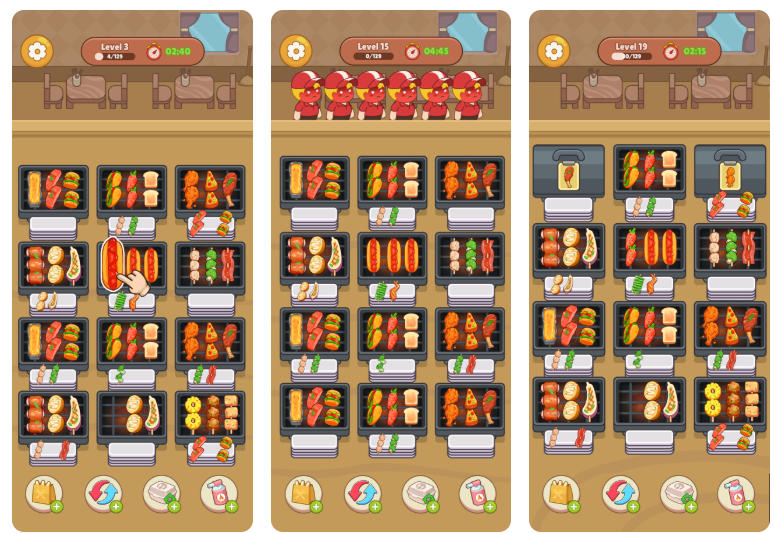Use the paper bag booster in Level 3
The height and width of the screenshot is (534, 774).
[x=44, y=492]
